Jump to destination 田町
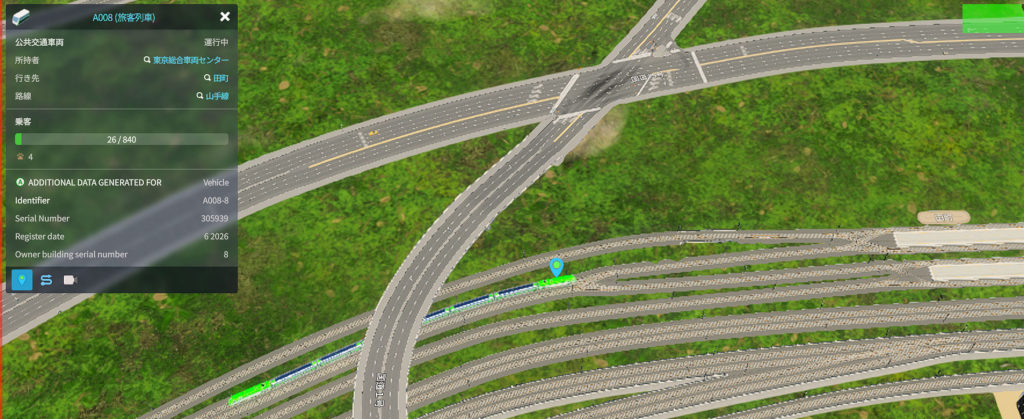This screenshot has height=419, width=1024. click(216, 78)
